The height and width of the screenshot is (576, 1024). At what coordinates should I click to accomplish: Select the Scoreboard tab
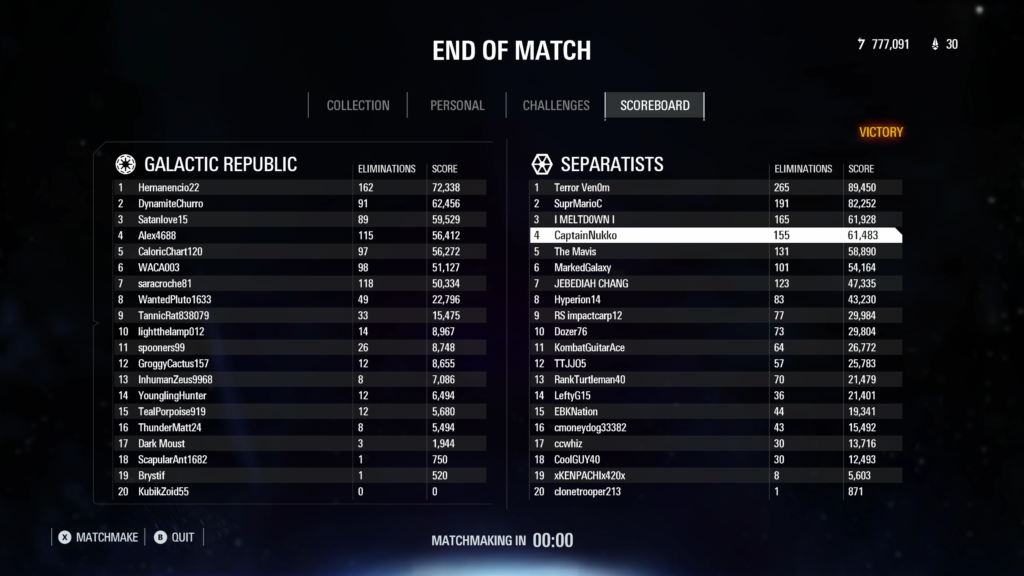(654, 105)
